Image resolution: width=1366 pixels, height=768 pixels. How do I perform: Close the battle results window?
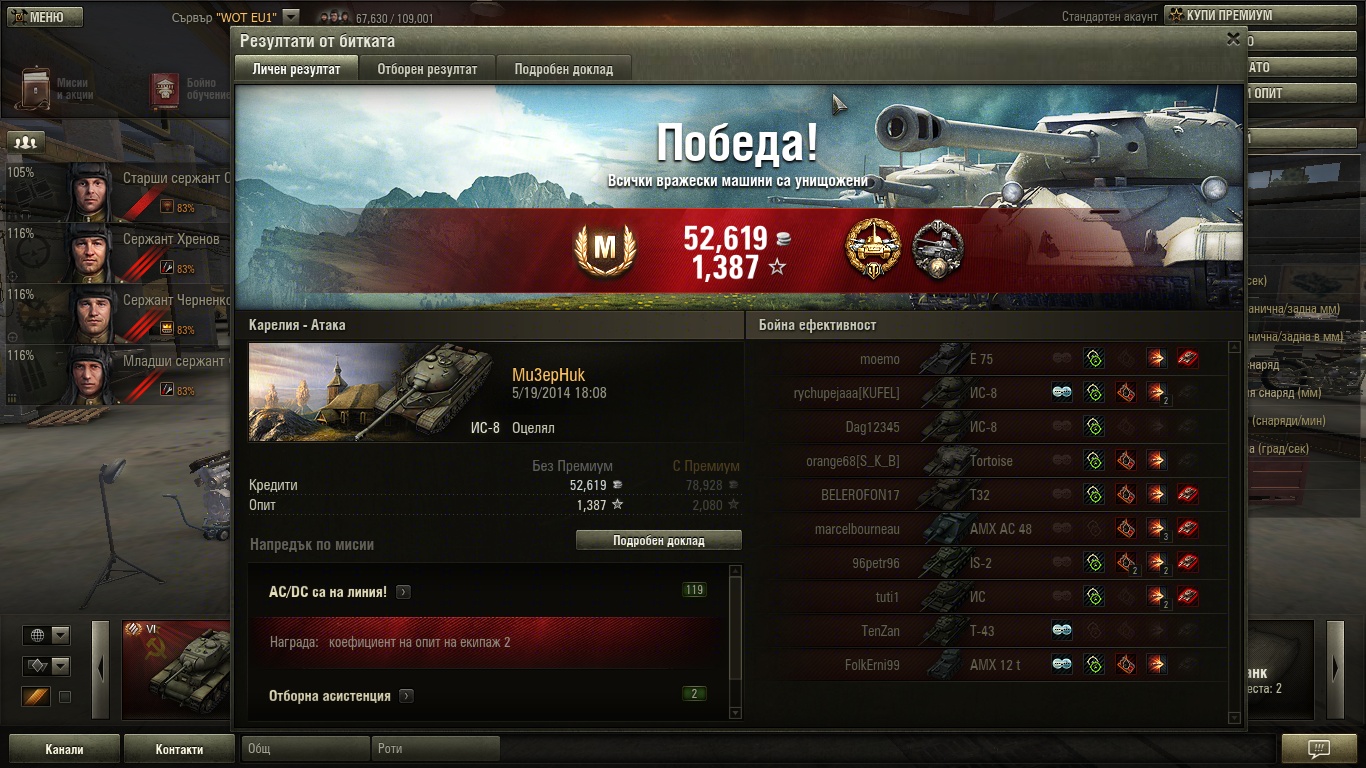click(x=1233, y=39)
